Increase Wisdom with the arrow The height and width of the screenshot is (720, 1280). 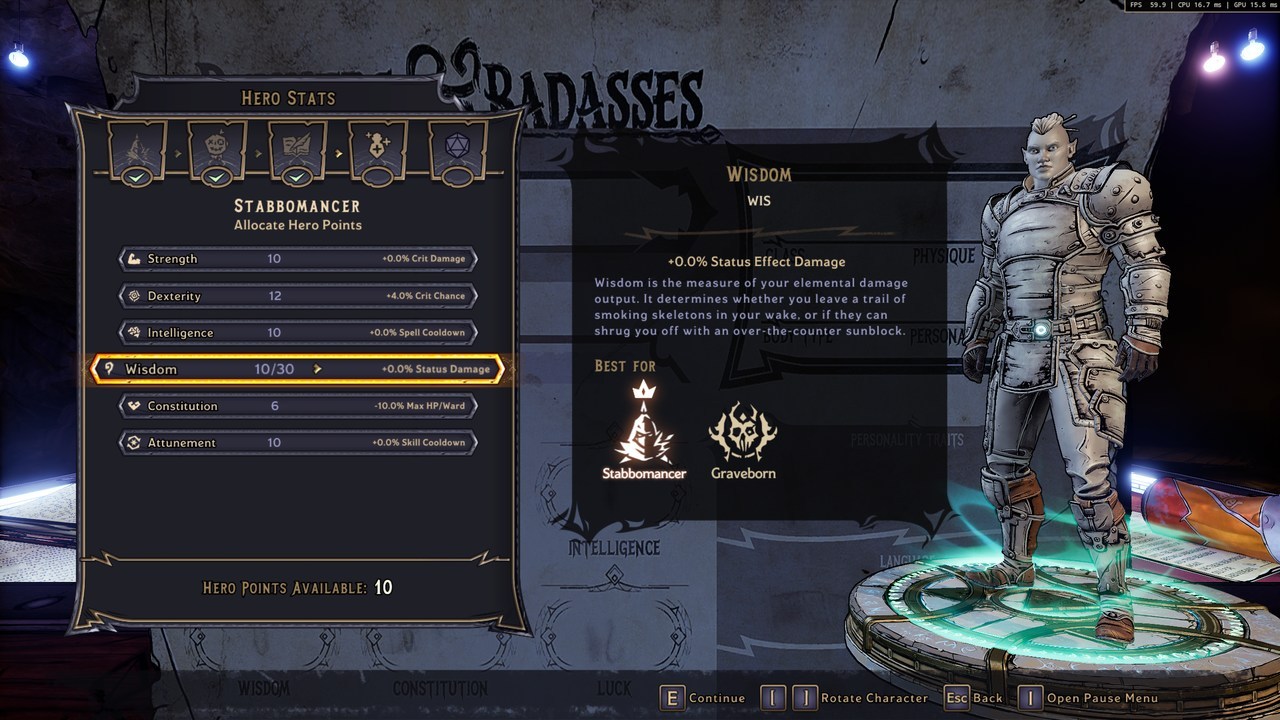click(x=318, y=369)
